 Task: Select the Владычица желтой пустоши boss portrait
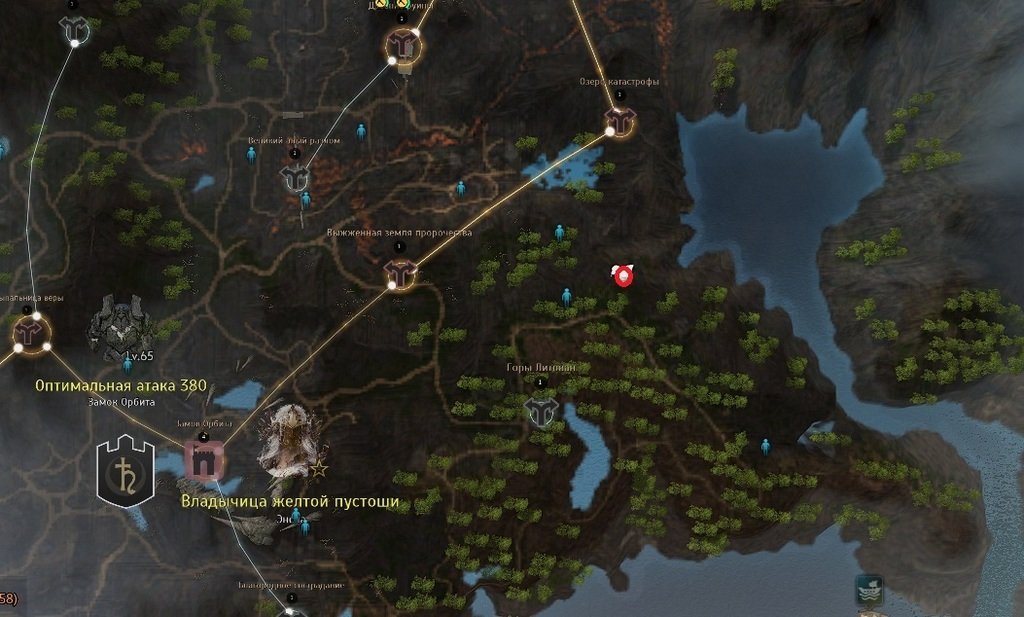click(289, 441)
